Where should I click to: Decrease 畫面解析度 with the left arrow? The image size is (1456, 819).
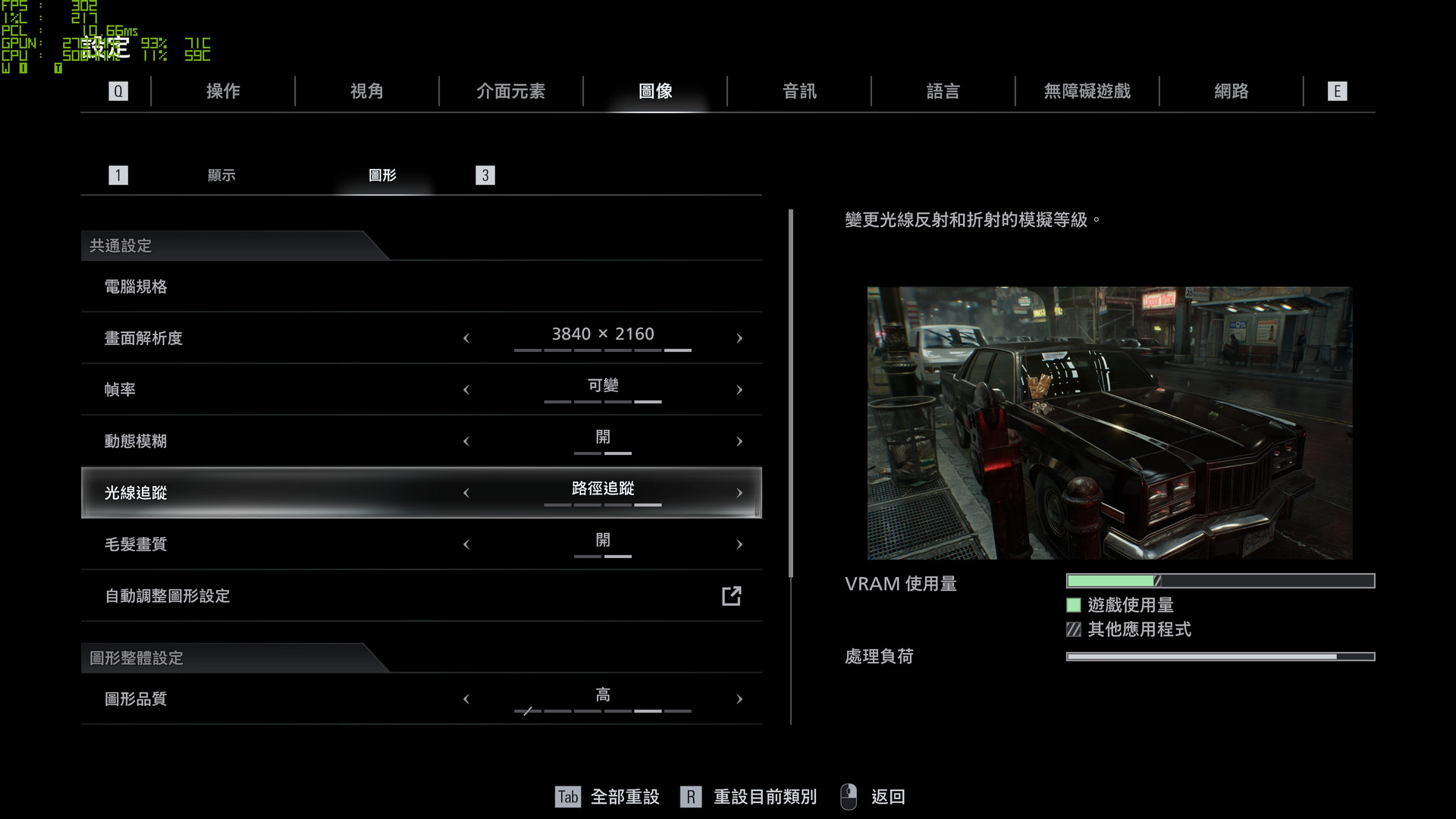[x=466, y=338]
